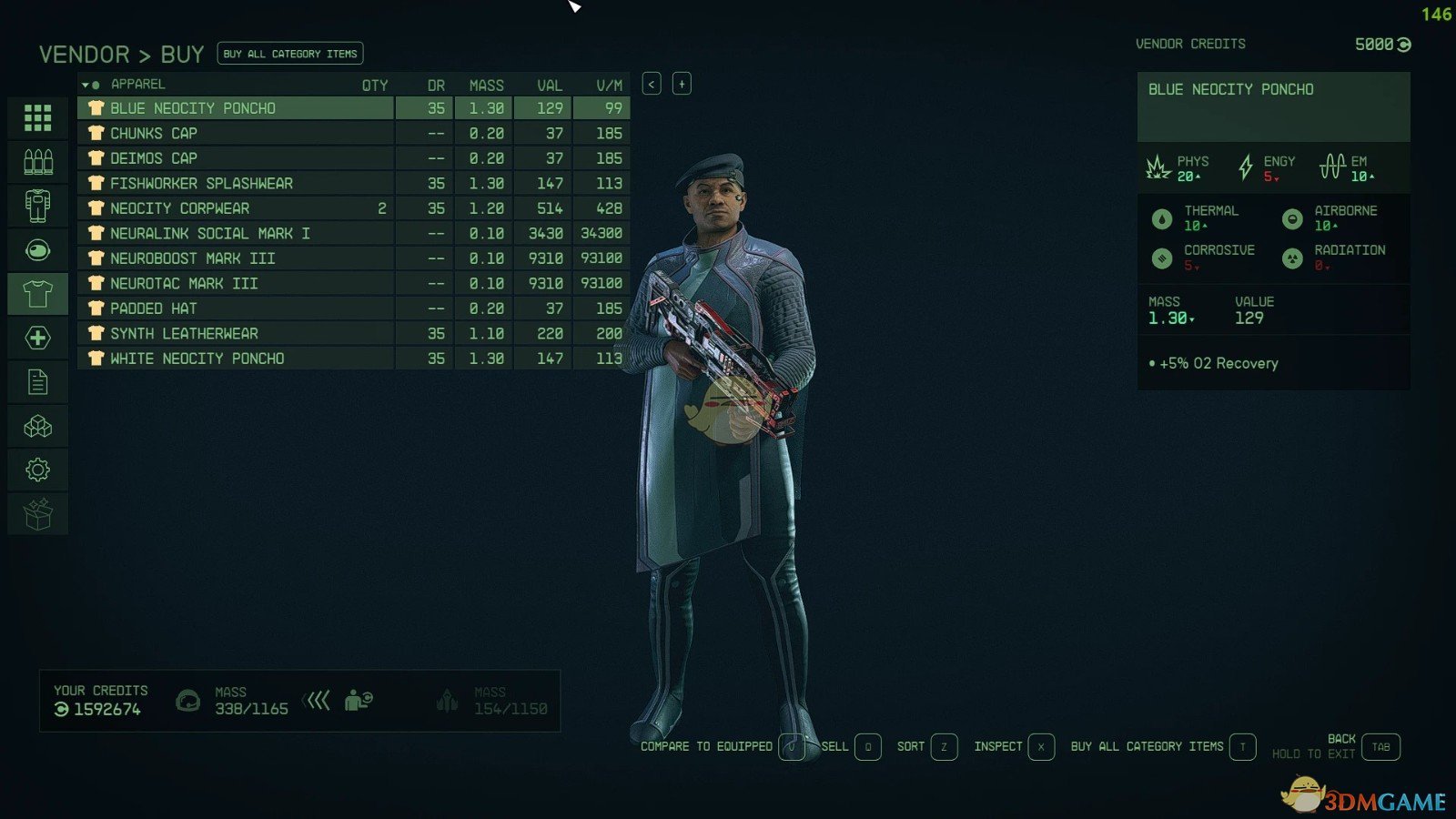Sort items by the MASS column header
The height and width of the screenshot is (819, 1456).
[x=486, y=85]
